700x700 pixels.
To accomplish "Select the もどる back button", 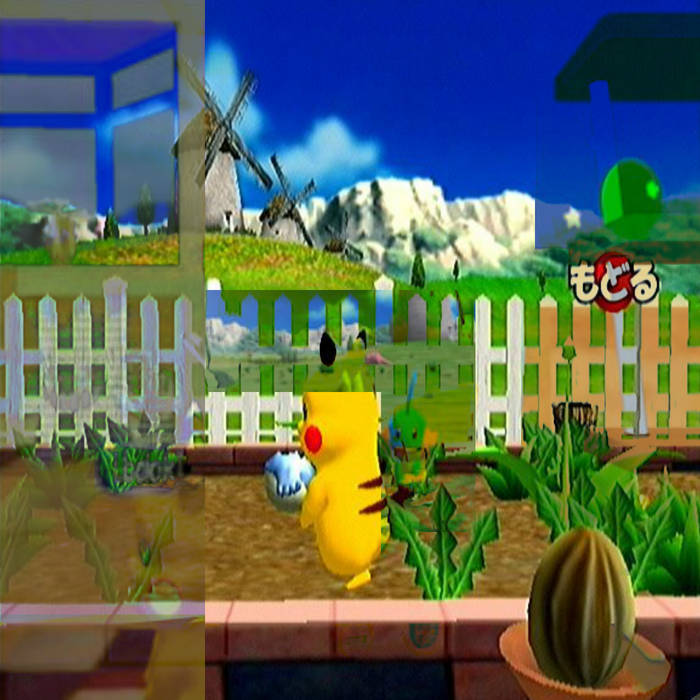I will 614,285.
